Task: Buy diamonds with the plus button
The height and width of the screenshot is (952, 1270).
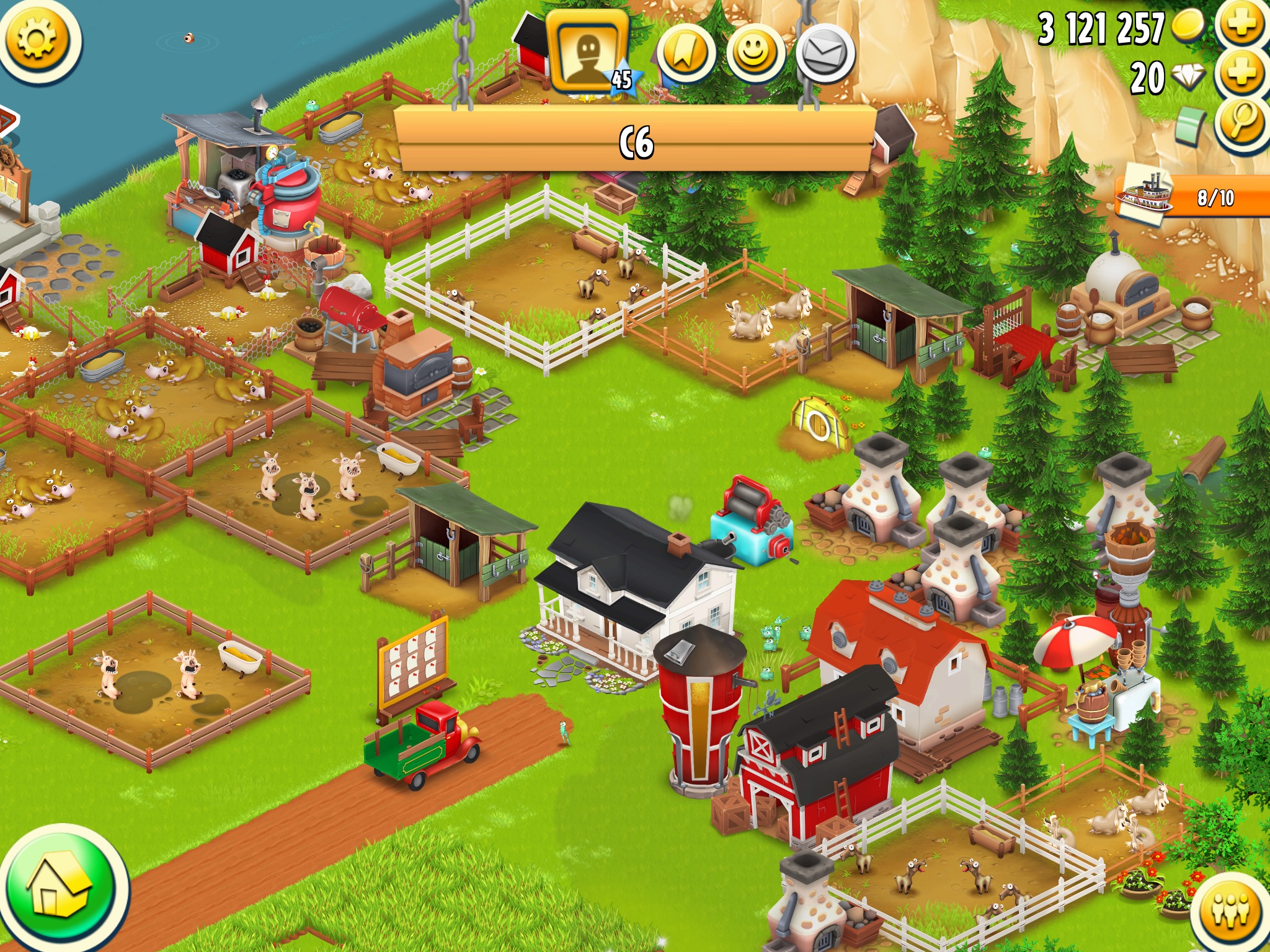Action: (1241, 74)
